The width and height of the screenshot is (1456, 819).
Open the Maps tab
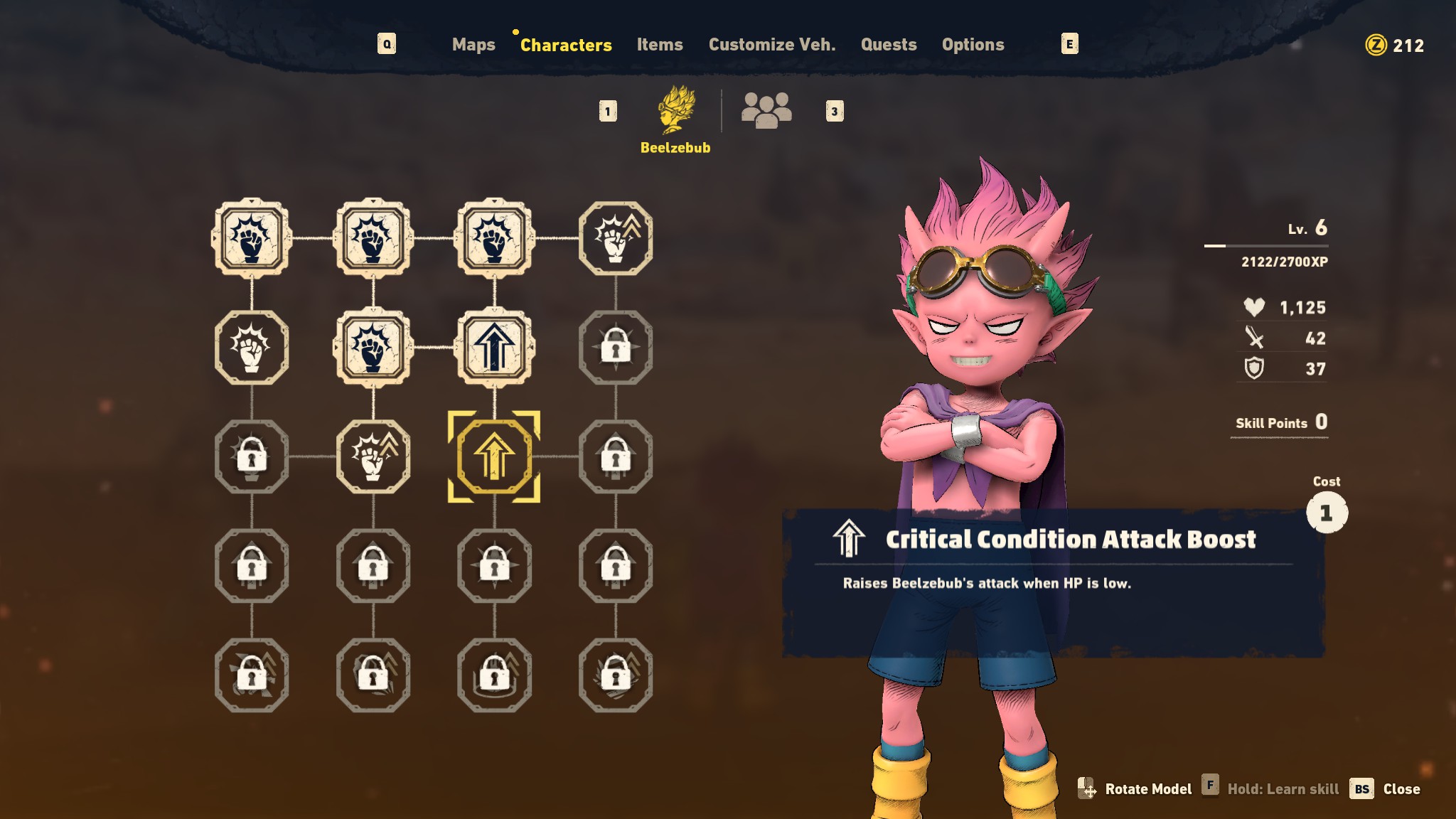(473, 45)
